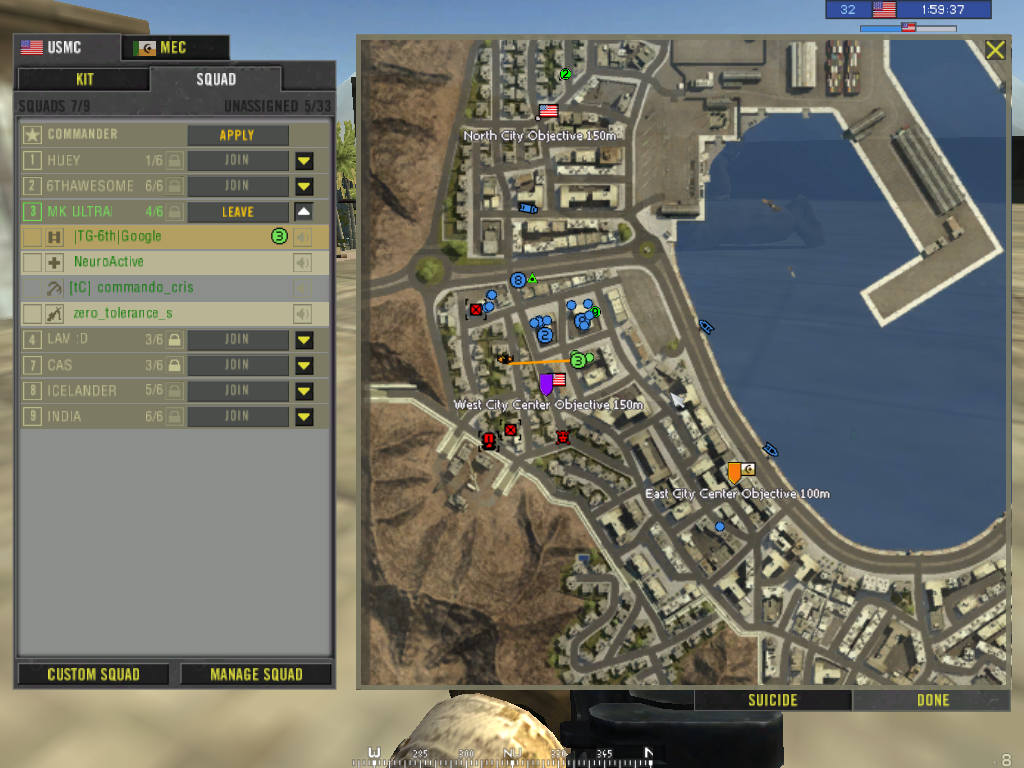1024x768 pixels.
Task: Open the Kit tab
Action: (x=84, y=80)
